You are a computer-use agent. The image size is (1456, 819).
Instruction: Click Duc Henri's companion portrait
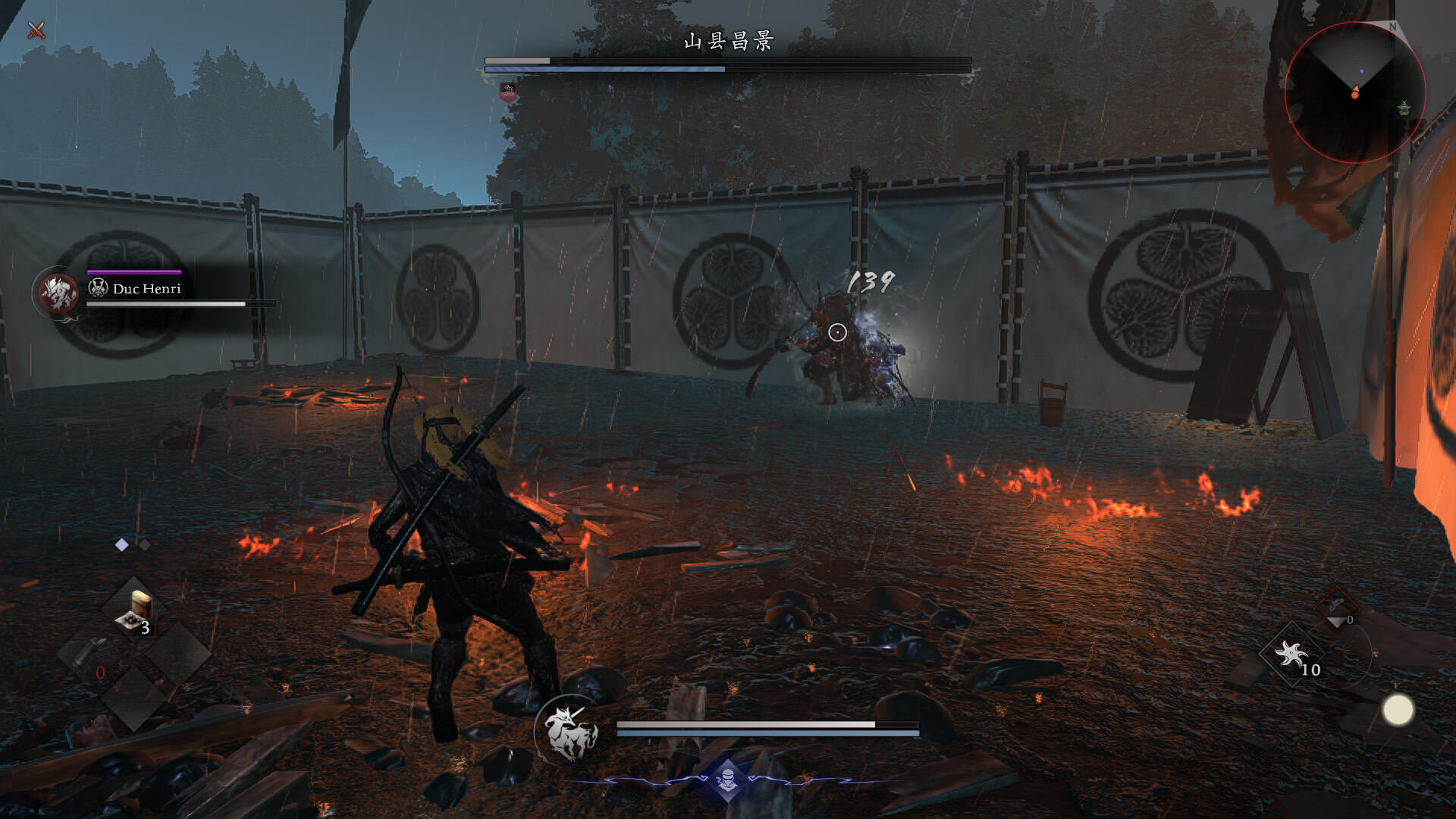58,293
